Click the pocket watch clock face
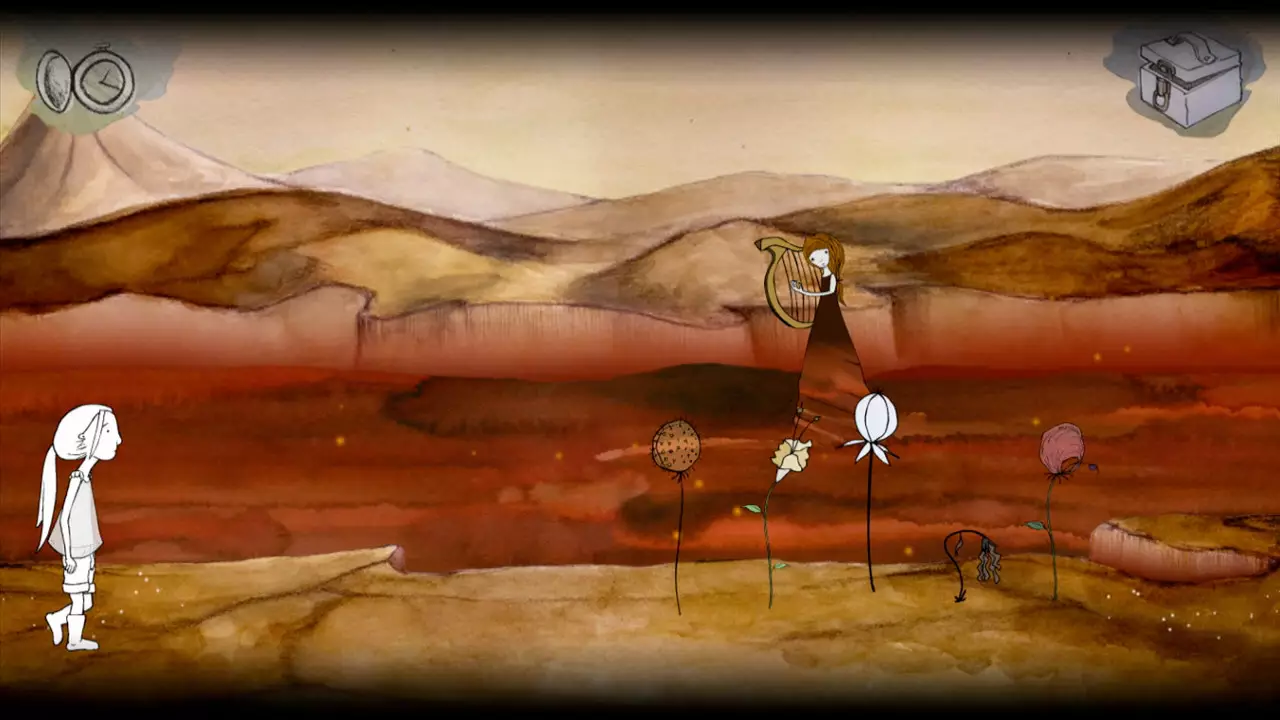Screen dimensions: 1280x720 click(102, 80)
